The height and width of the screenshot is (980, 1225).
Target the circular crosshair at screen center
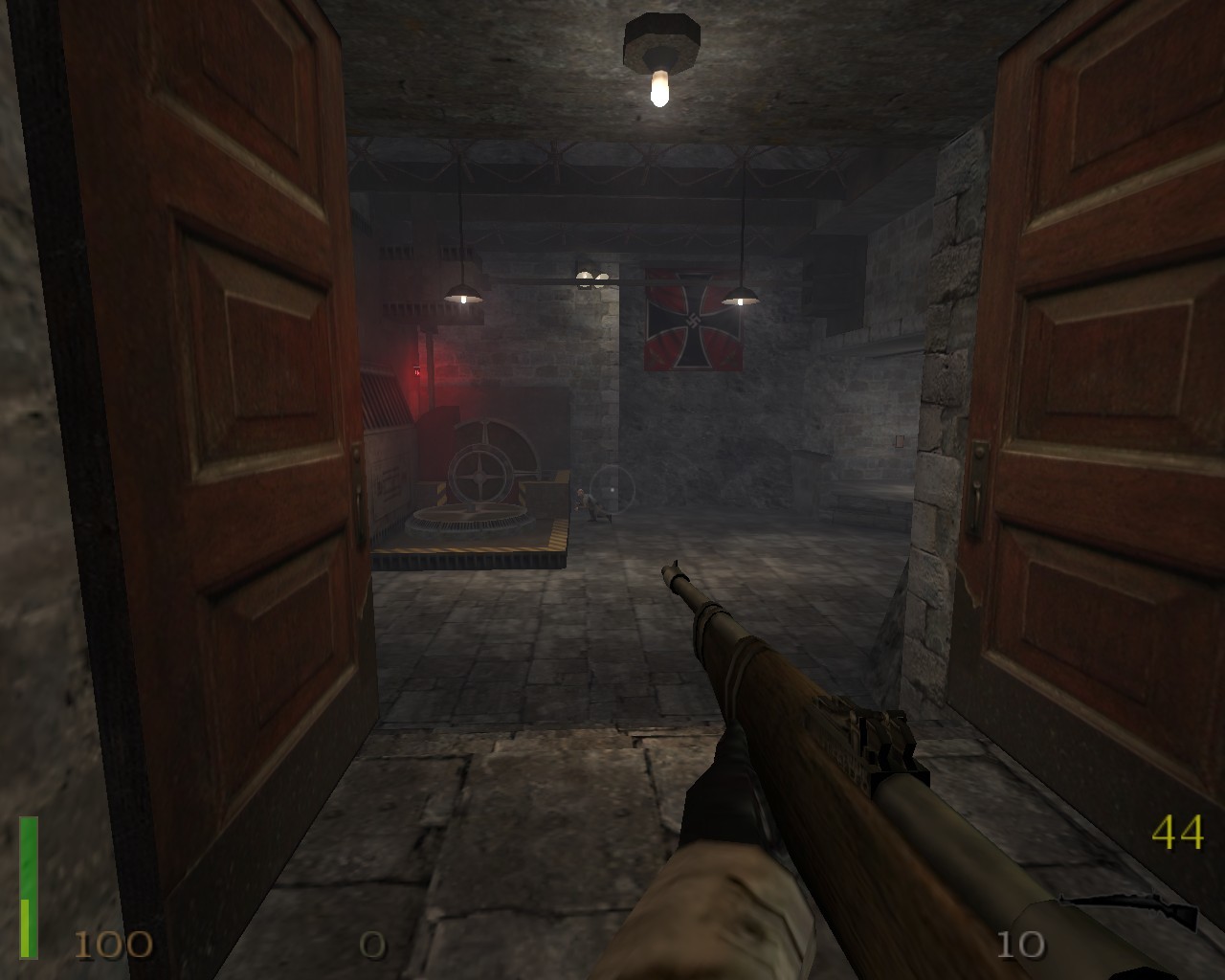point(612,490)
